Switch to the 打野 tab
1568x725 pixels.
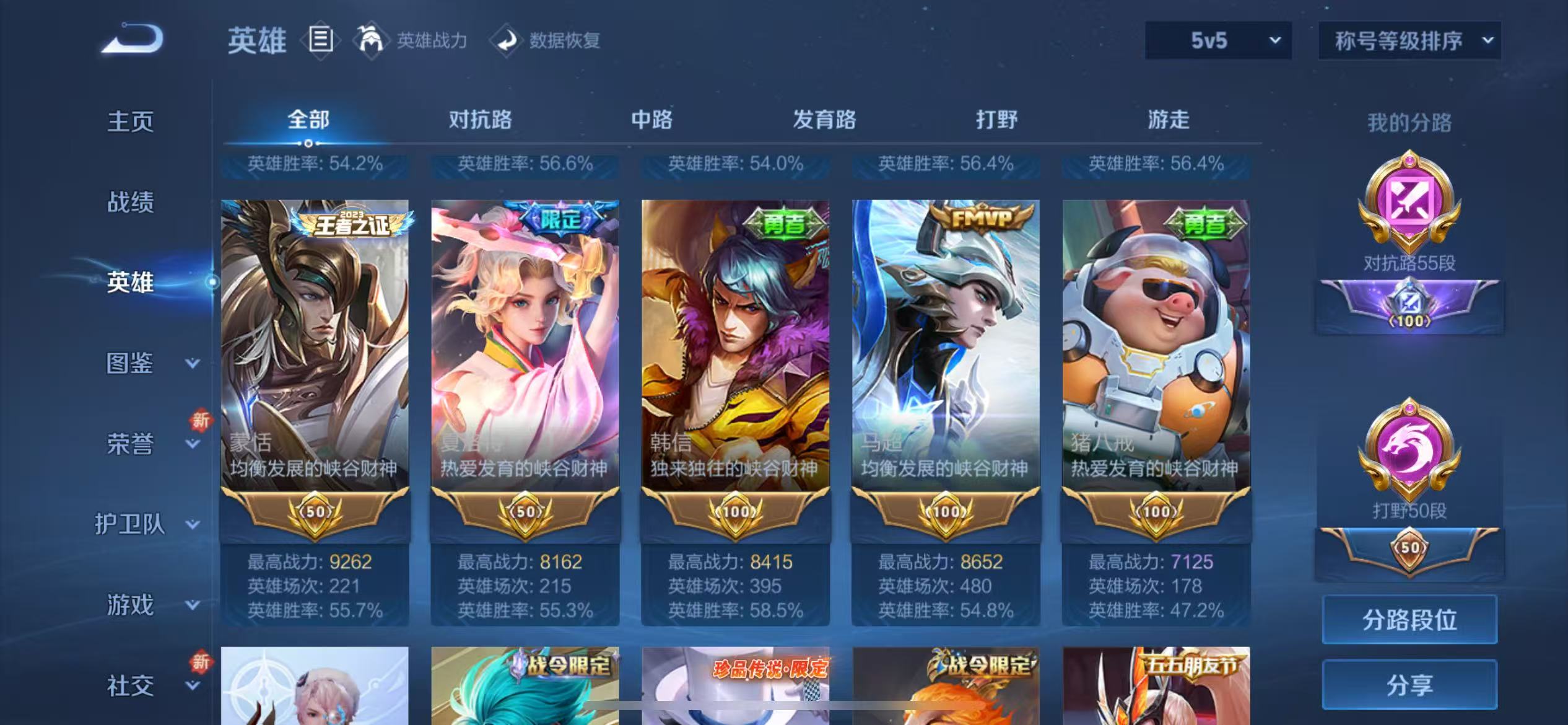[996, 119]
